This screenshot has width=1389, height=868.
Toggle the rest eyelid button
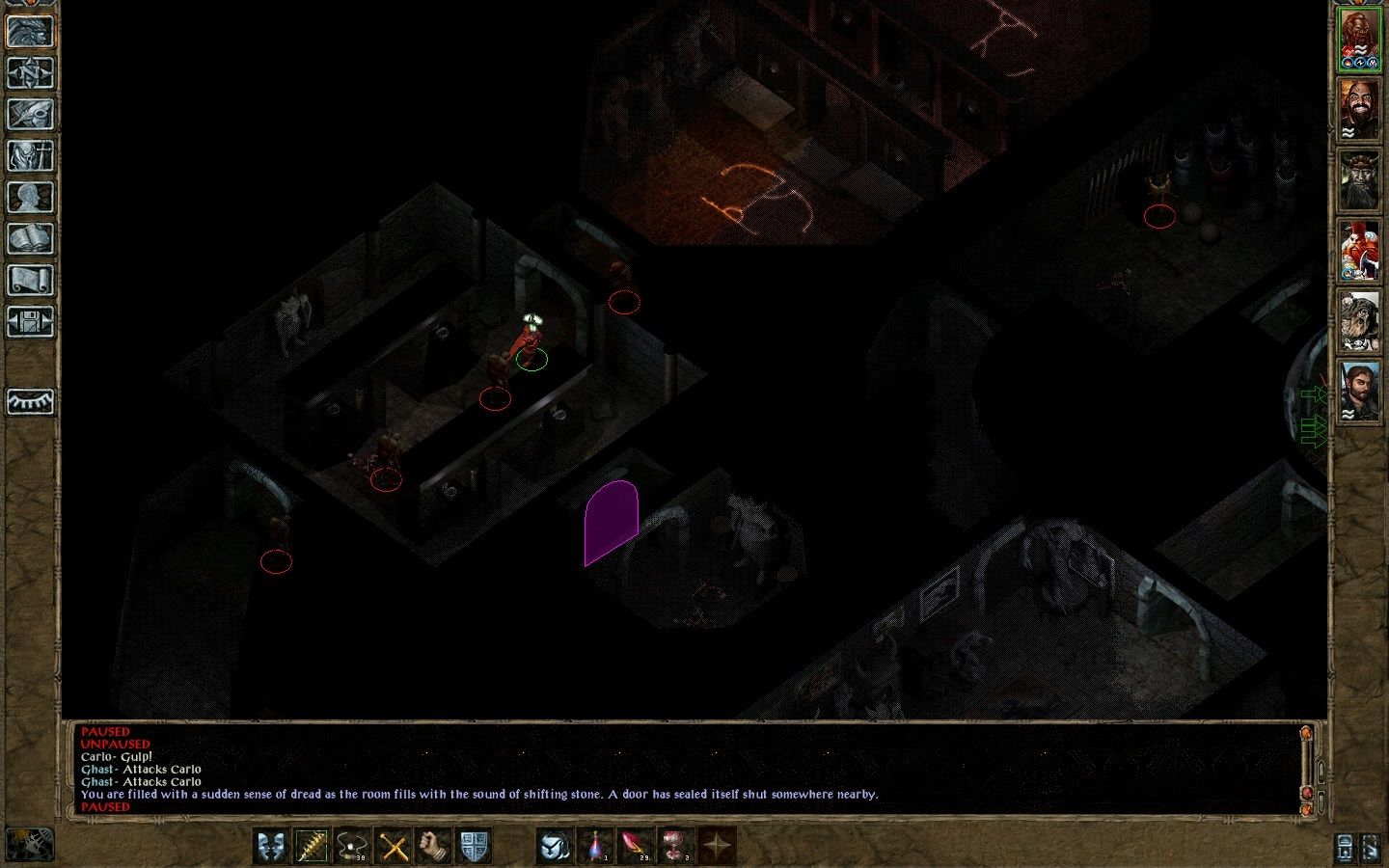coord(30,401)
